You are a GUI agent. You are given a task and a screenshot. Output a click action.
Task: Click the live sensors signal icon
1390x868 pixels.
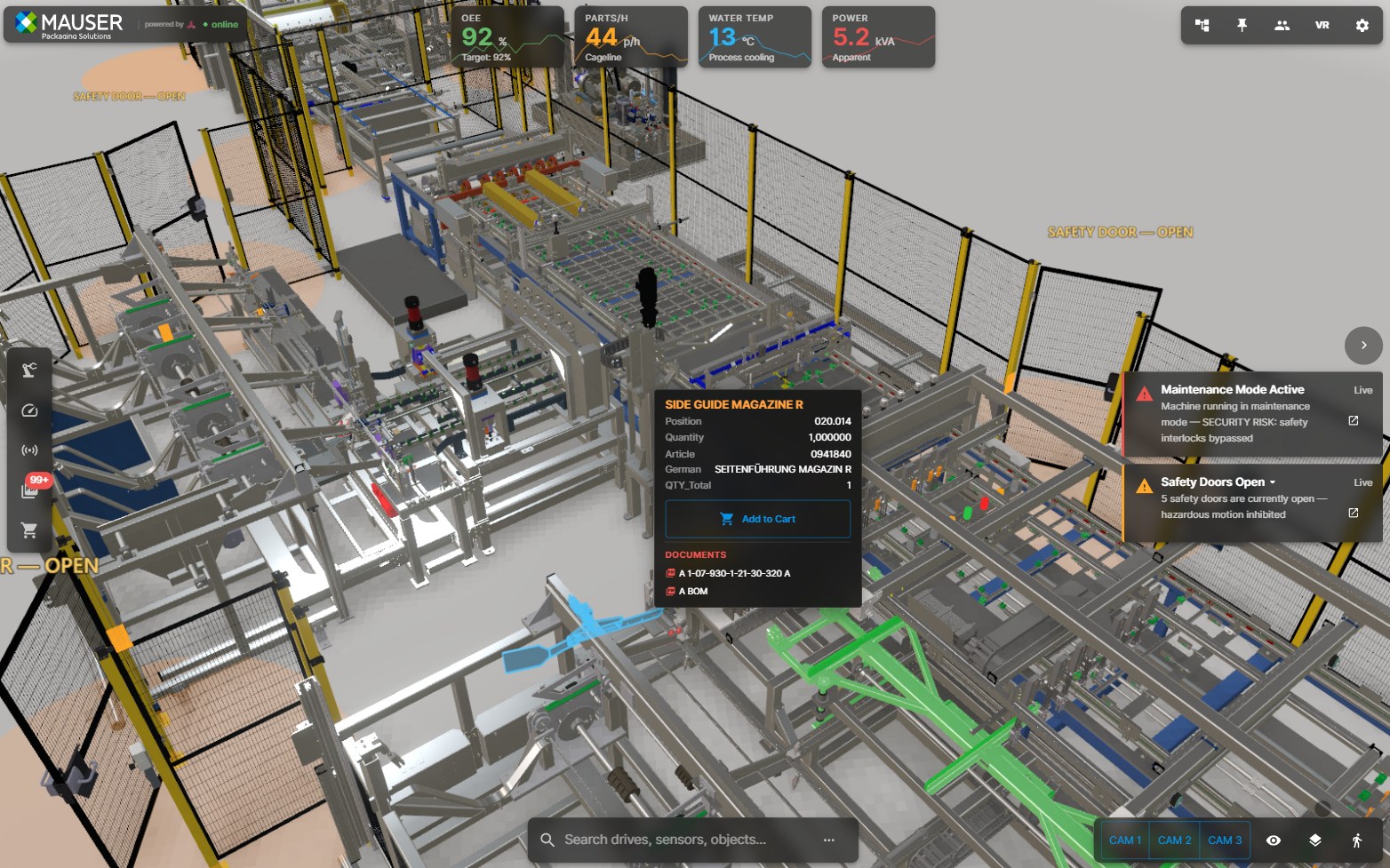pos(29,450)
